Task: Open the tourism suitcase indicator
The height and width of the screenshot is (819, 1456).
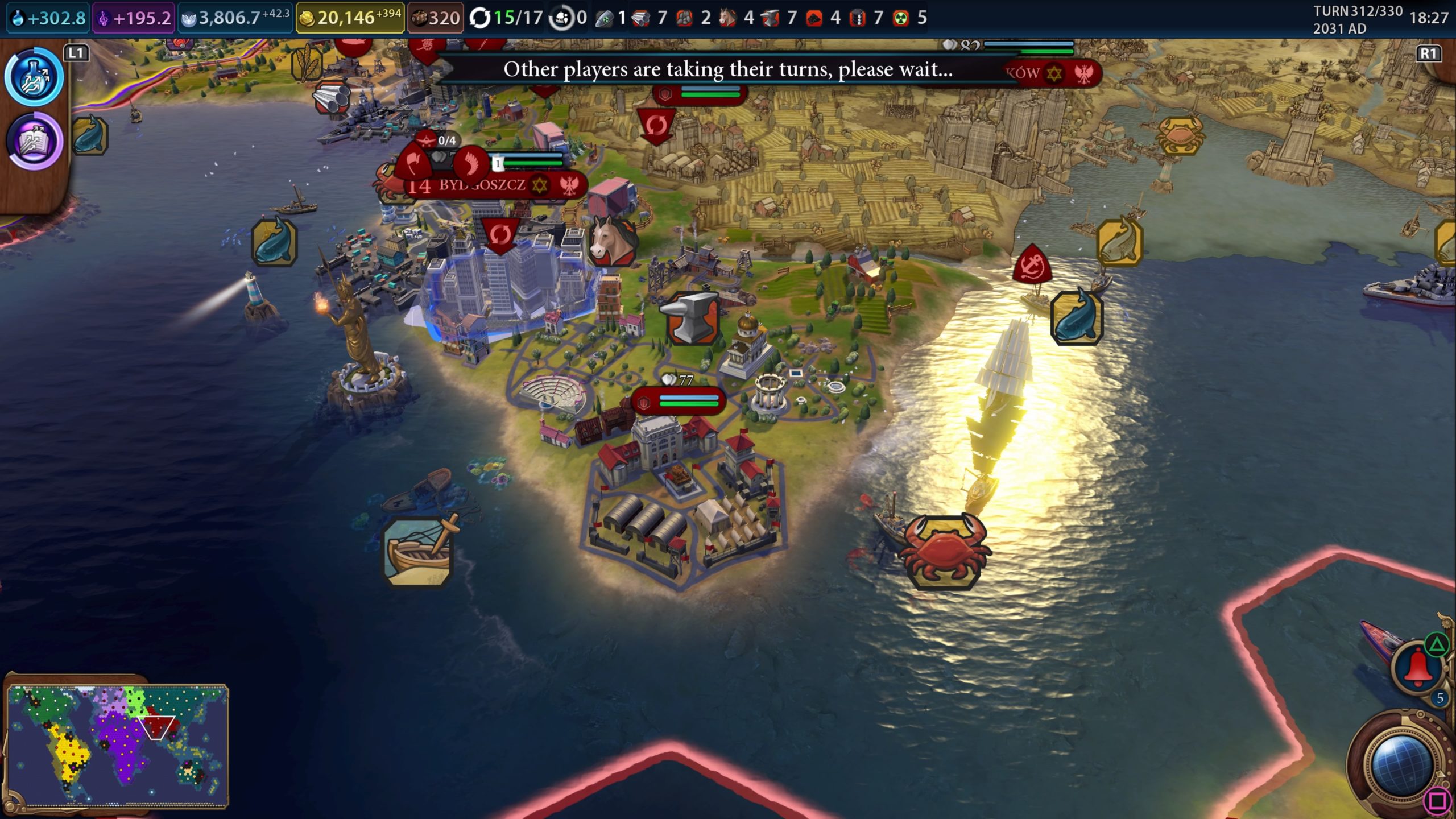Action: 436,18
